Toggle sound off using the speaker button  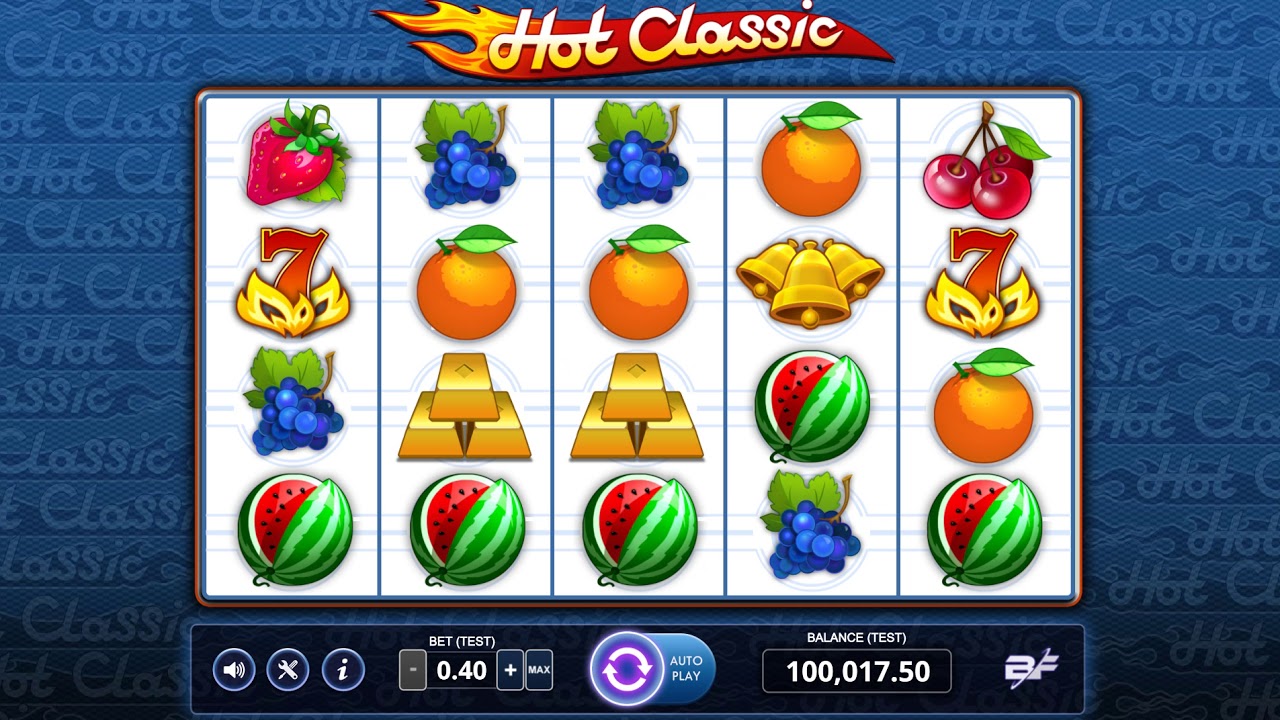233,670
